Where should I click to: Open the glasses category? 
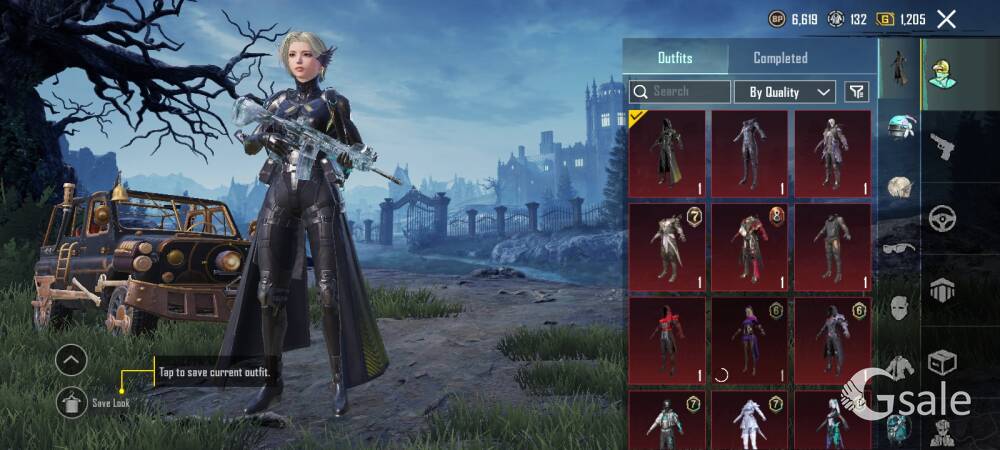pos(900,248)
